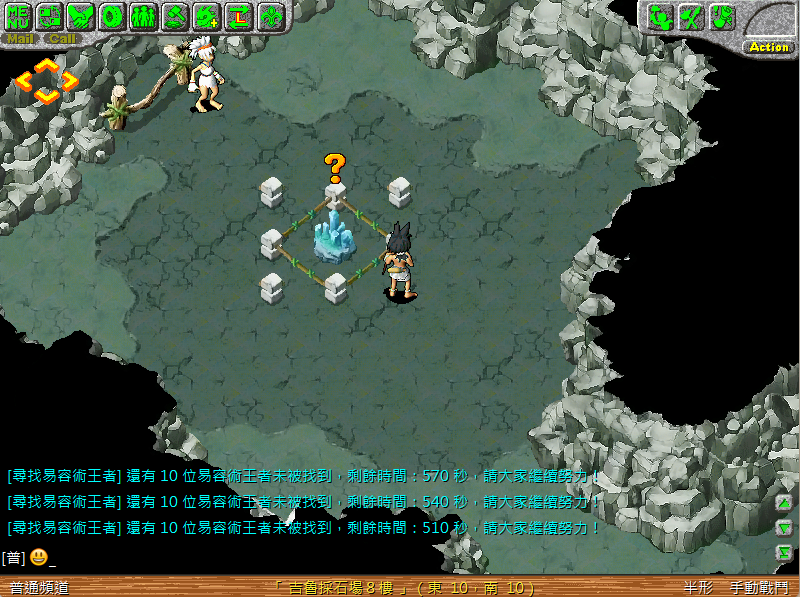Open the MENU button

pyautogui.click(x=20, y=16)
